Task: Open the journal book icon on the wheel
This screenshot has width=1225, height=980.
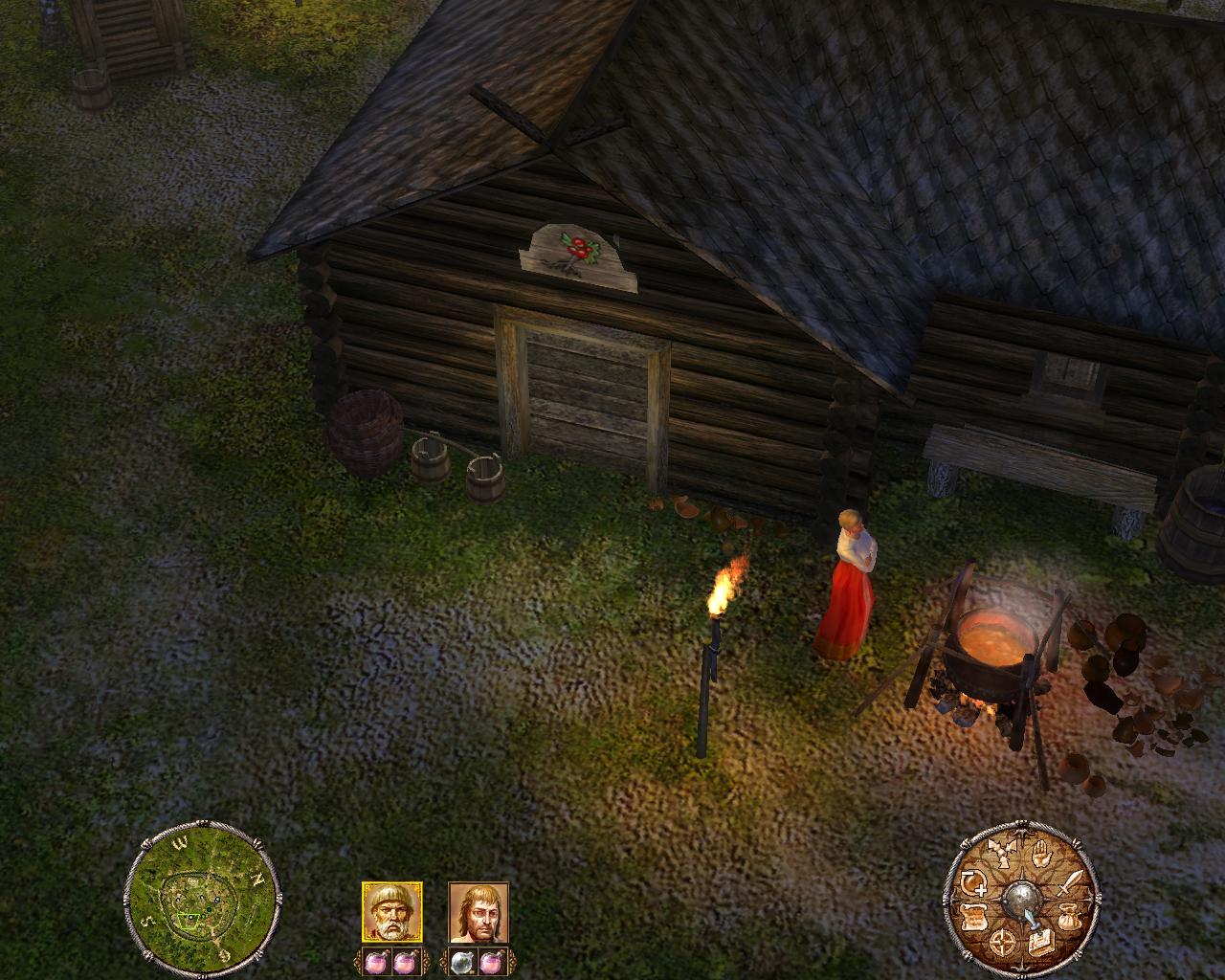Action: click(x=1041, y=943)
